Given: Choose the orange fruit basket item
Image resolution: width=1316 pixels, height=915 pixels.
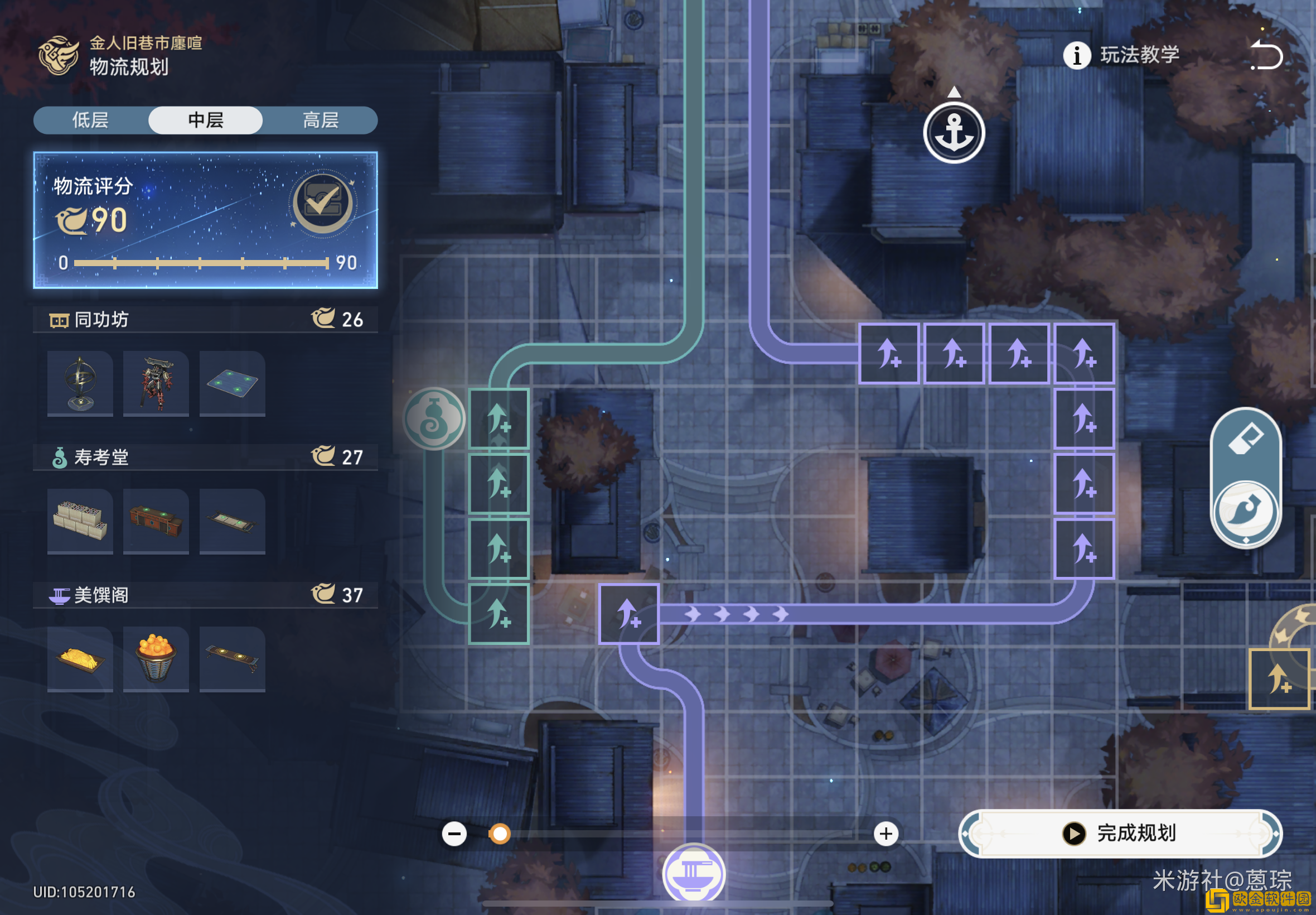Looking at the screenshot, I should click(156, 658).
